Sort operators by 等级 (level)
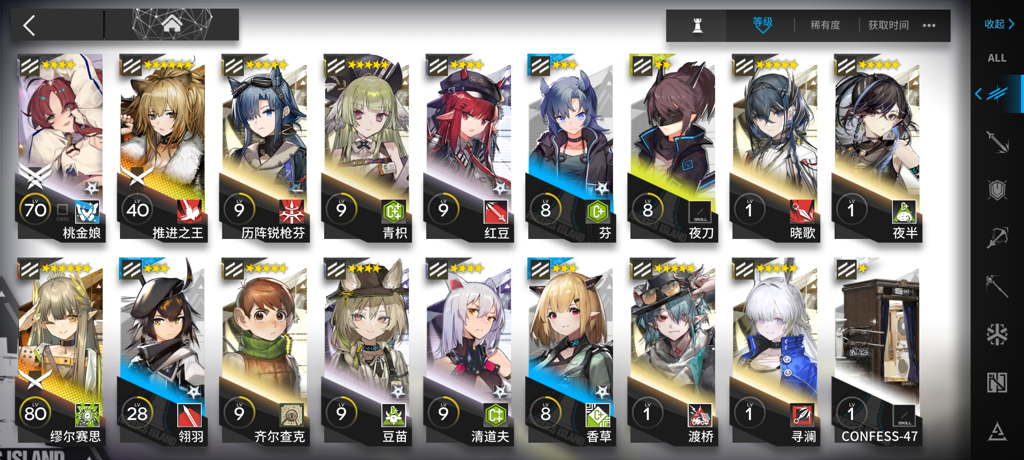The height and width of the screenshot is (460, 1024). point(762,25)
